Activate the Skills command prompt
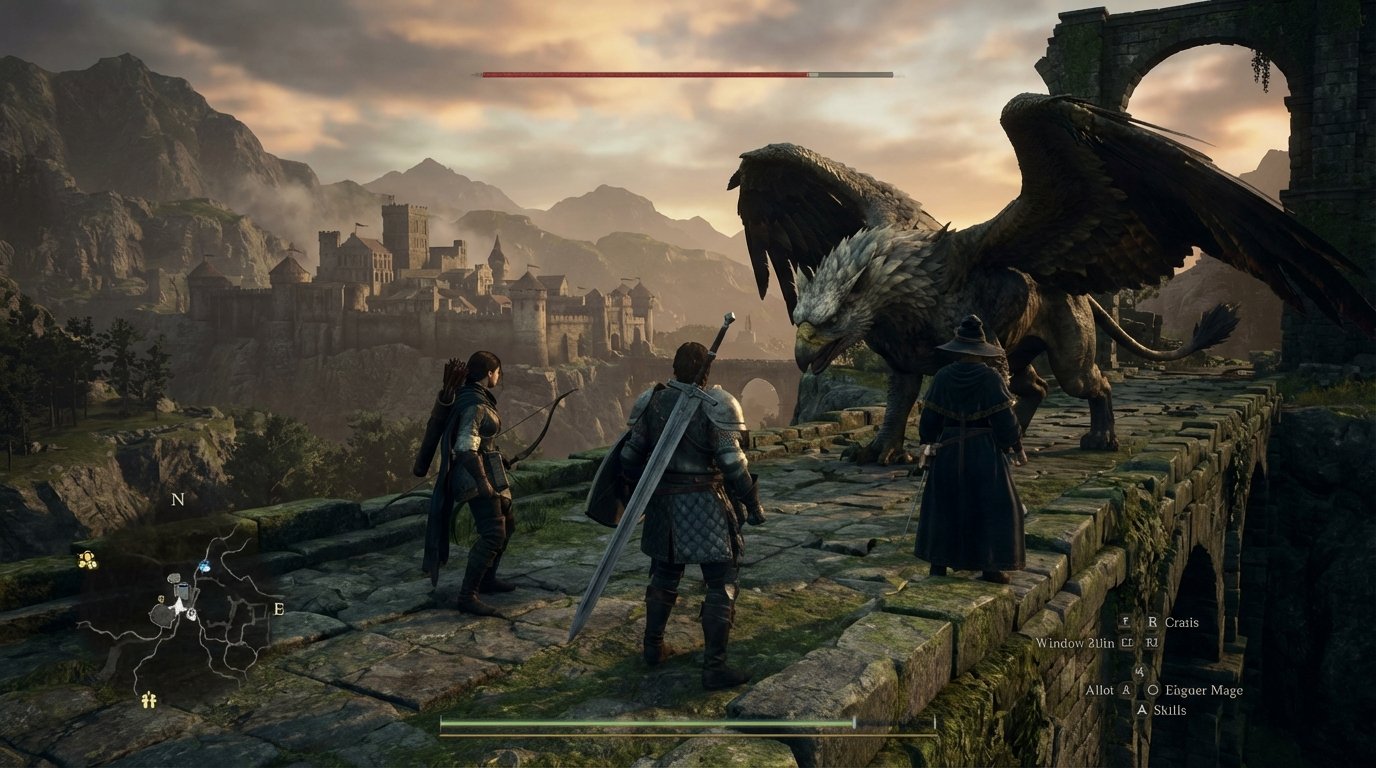The width and height of the screenshot is (1376, 768). point(1171,710)
